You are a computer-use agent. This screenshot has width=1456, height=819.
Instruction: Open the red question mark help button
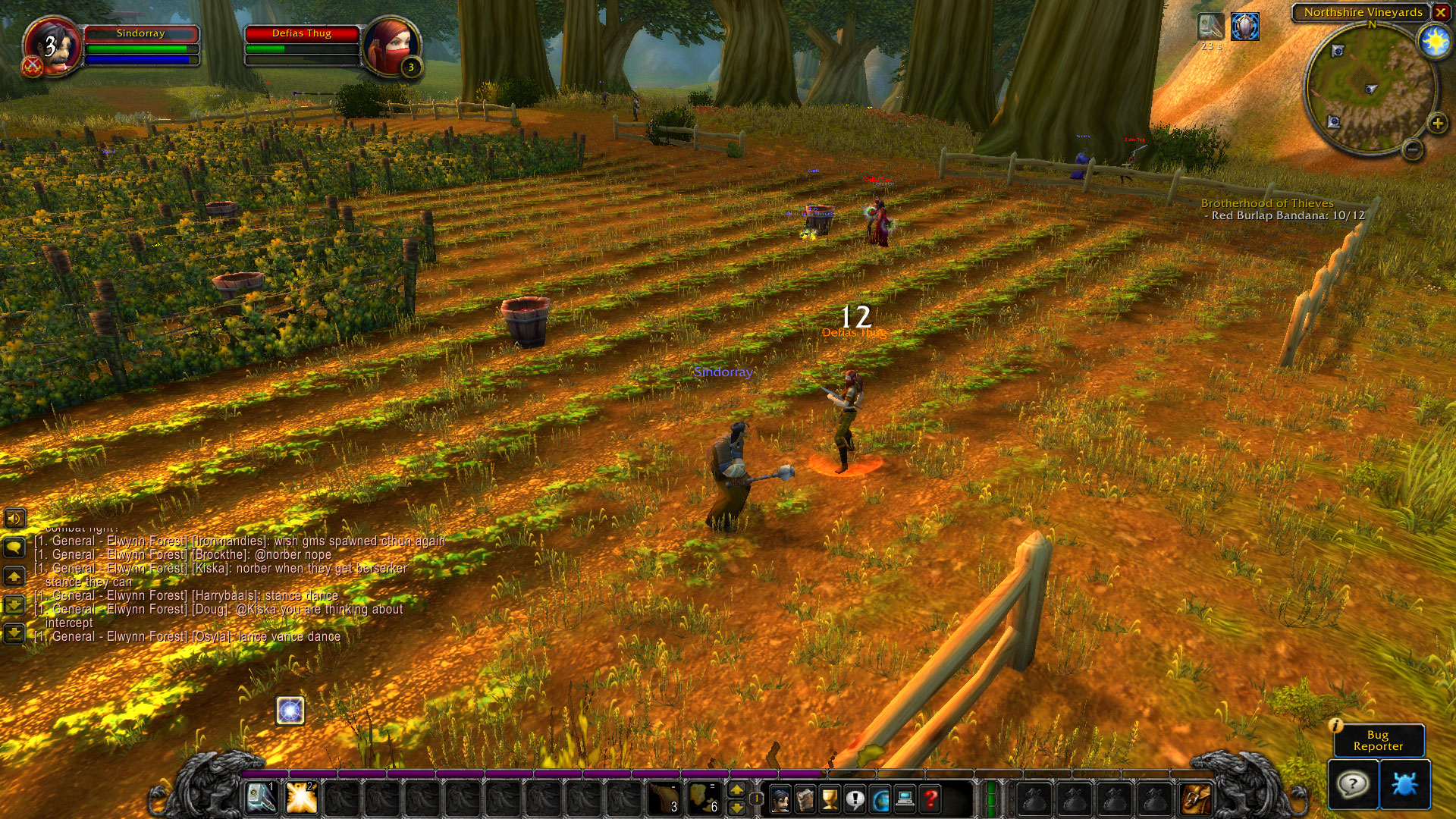pyautogui.click(x=930, y=799)
